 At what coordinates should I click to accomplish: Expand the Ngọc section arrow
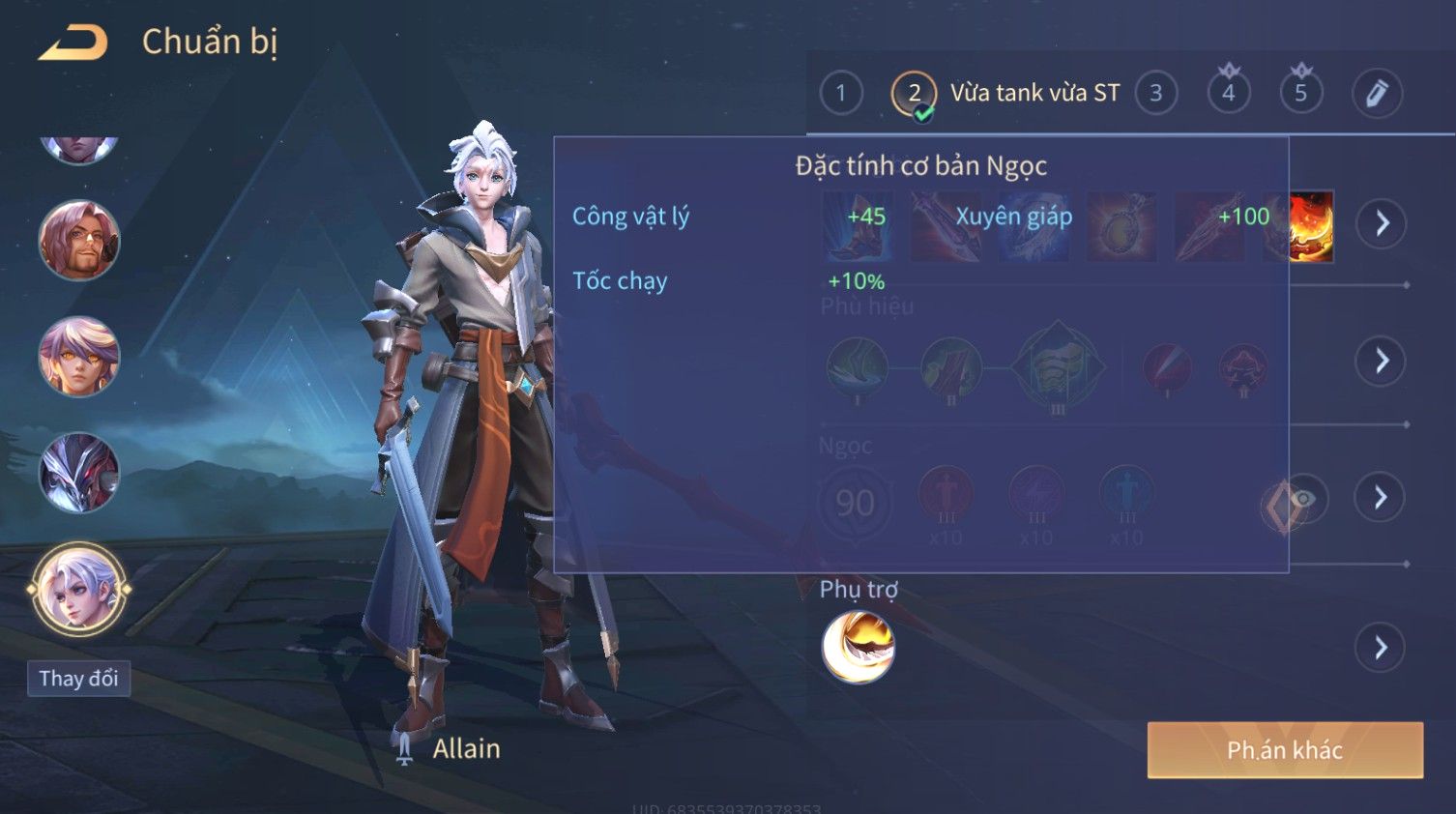click(1381, 497)
